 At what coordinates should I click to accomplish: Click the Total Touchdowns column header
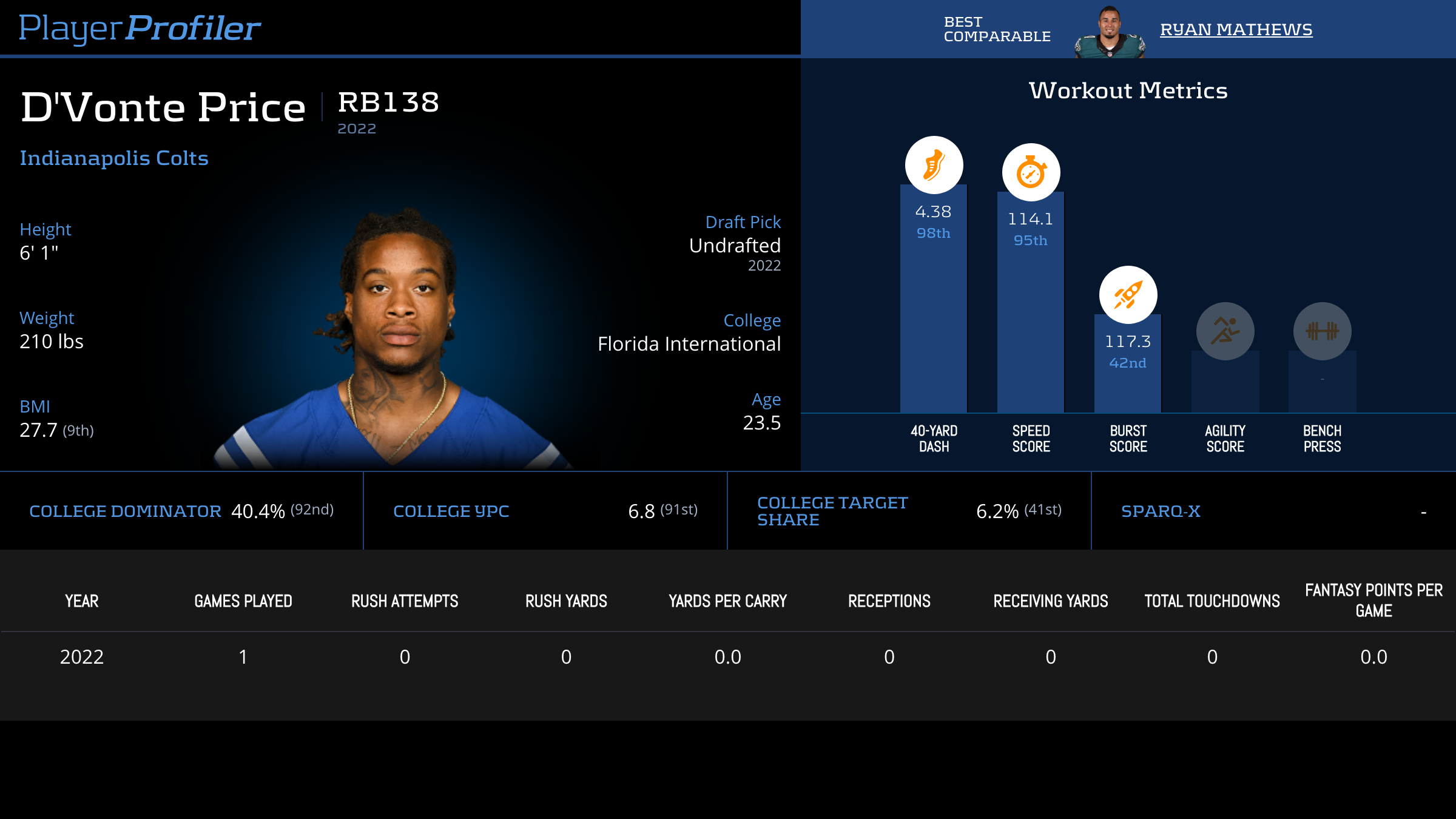(1212, 601)
